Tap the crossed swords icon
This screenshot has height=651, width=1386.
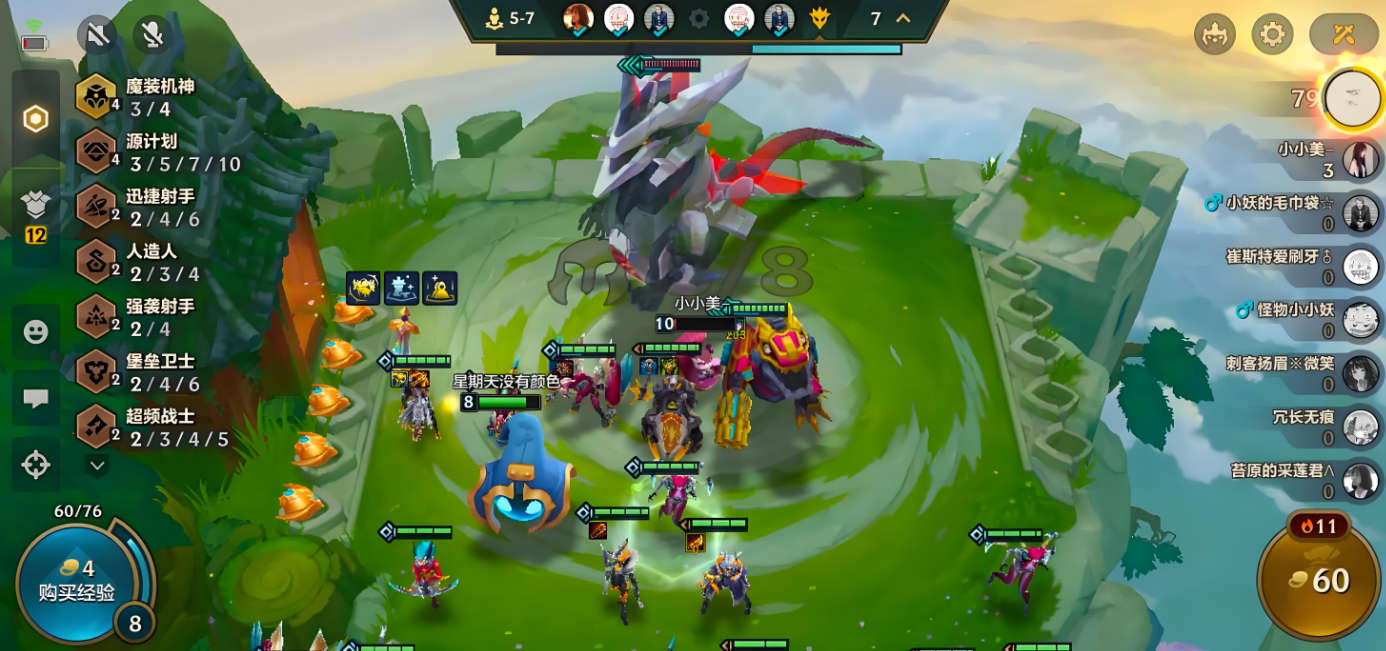(x=1343, y=35)
